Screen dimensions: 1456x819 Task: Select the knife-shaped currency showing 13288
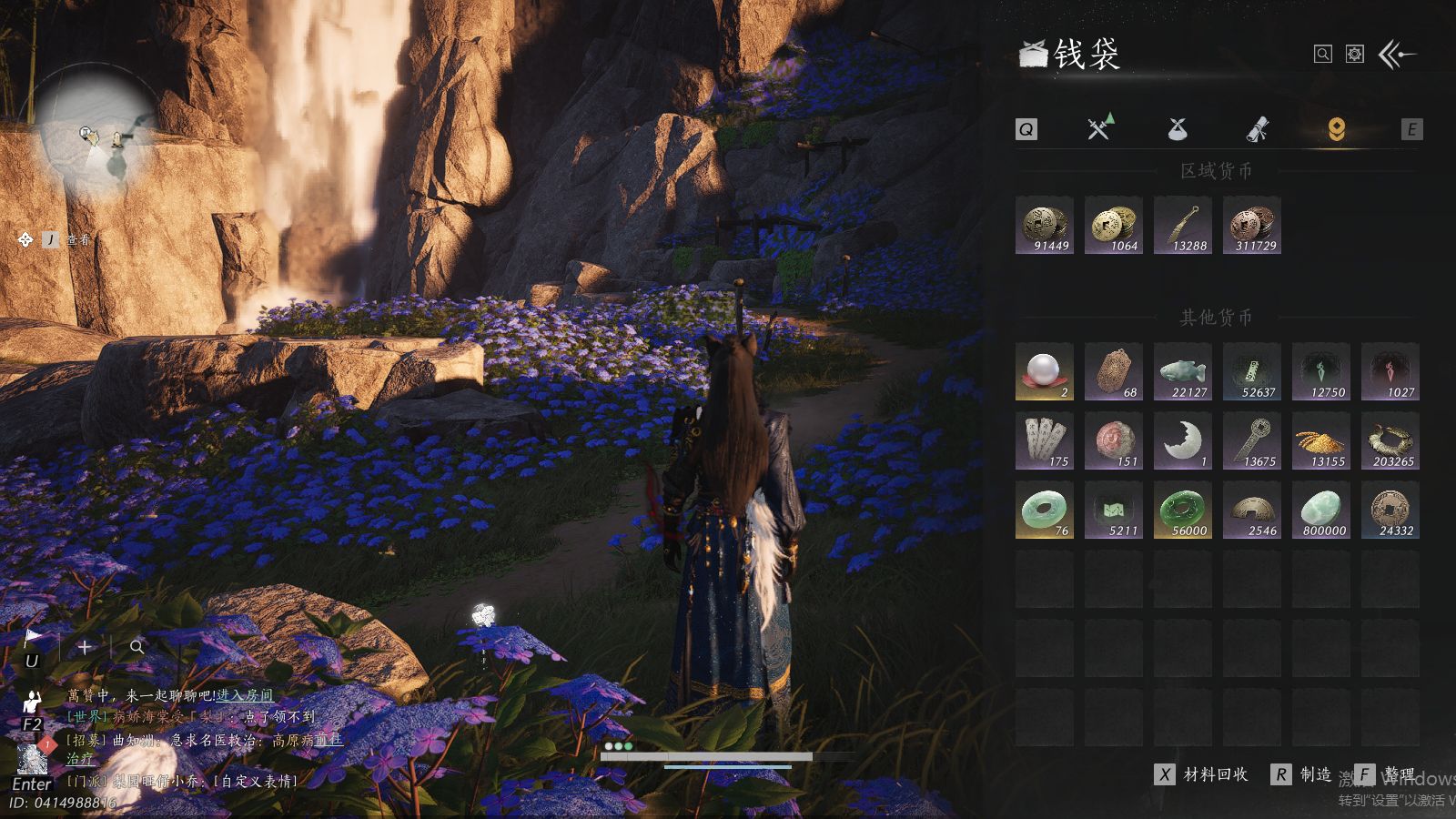(x=1183, y=225)
